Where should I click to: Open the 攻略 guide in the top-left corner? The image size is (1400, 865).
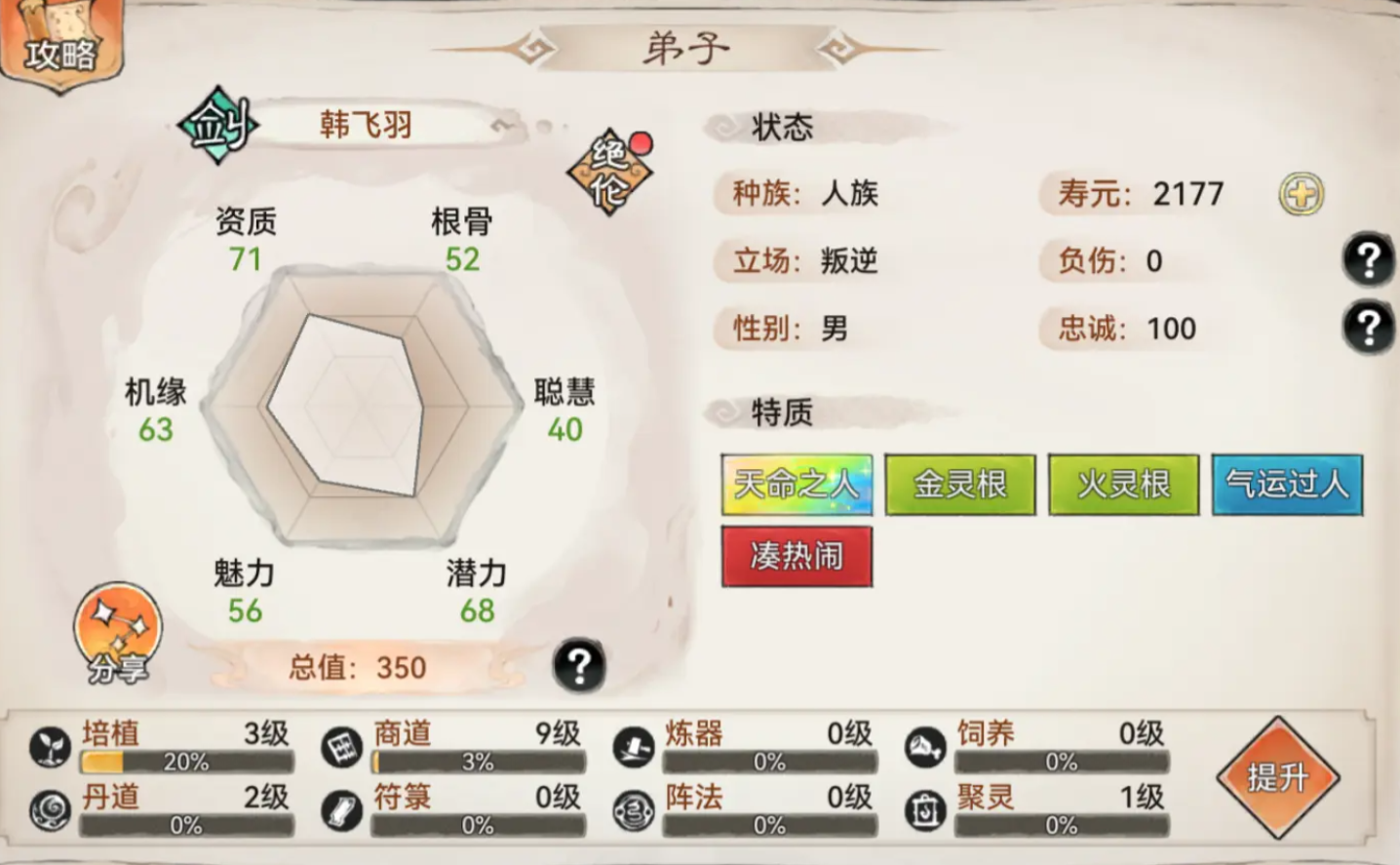(60, 49)
